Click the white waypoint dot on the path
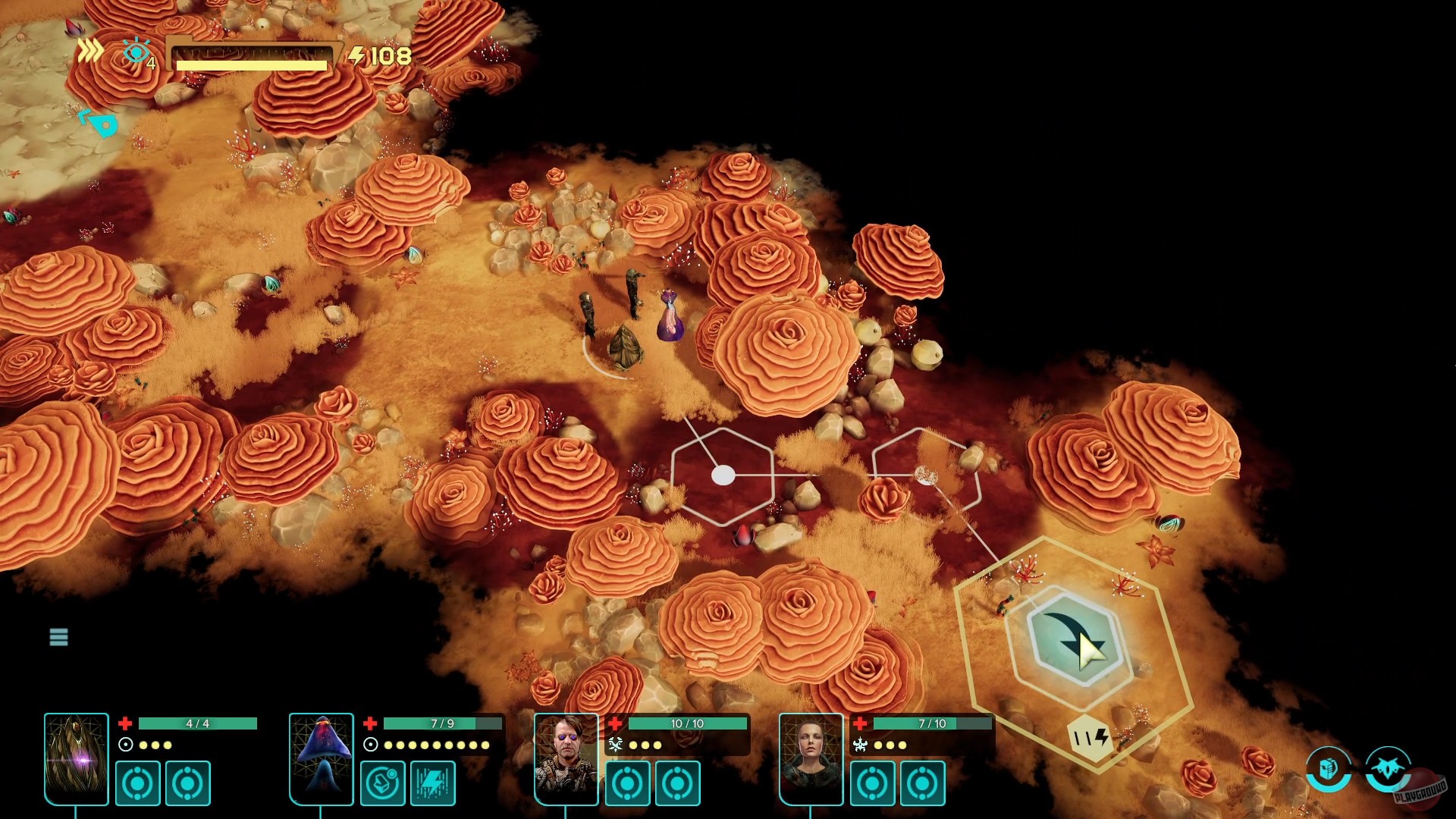Screen dimensions: 1456x819 [723, 476]
